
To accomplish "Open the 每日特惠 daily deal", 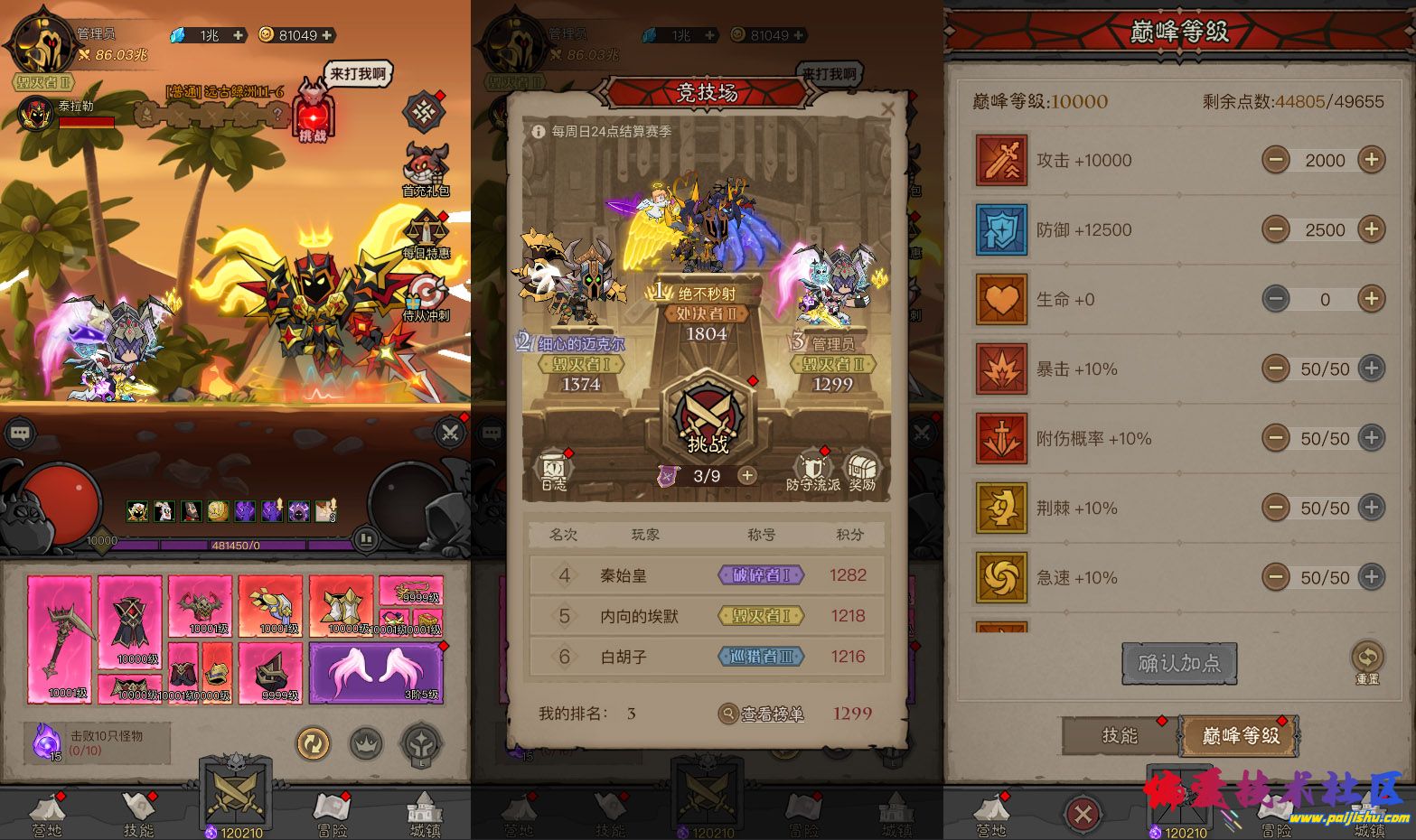I will (x=426, y=234).
